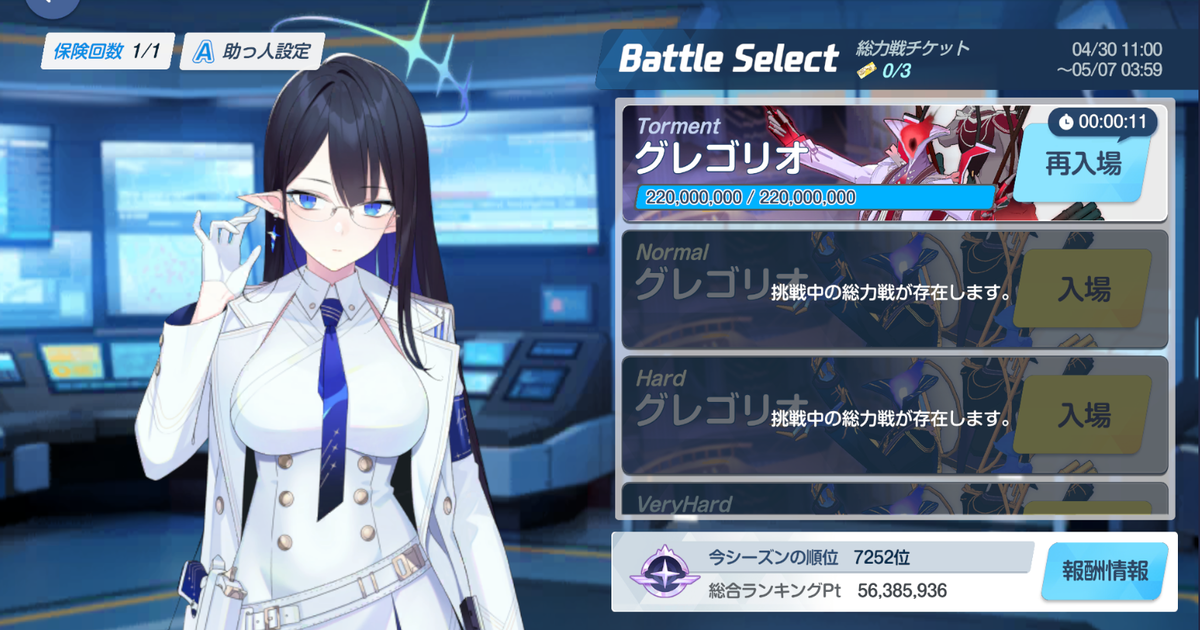
Task: Select the Torment グレゴリオ battle row
Action: 810,164
